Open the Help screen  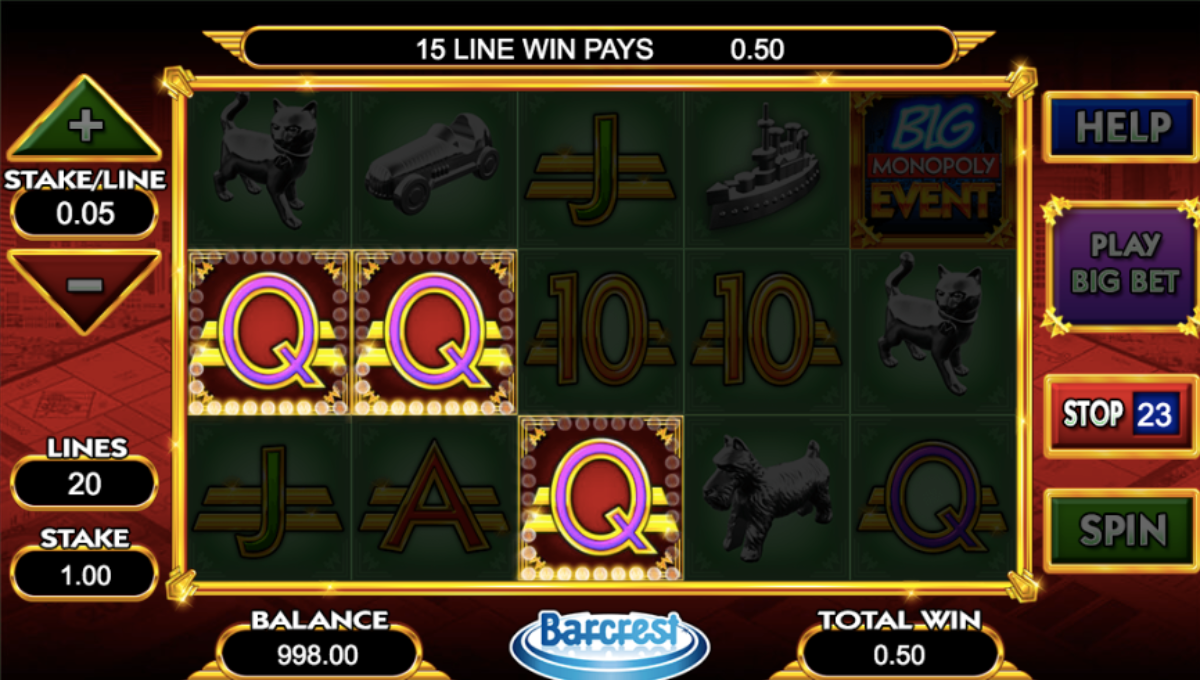tap(1122, 127)
